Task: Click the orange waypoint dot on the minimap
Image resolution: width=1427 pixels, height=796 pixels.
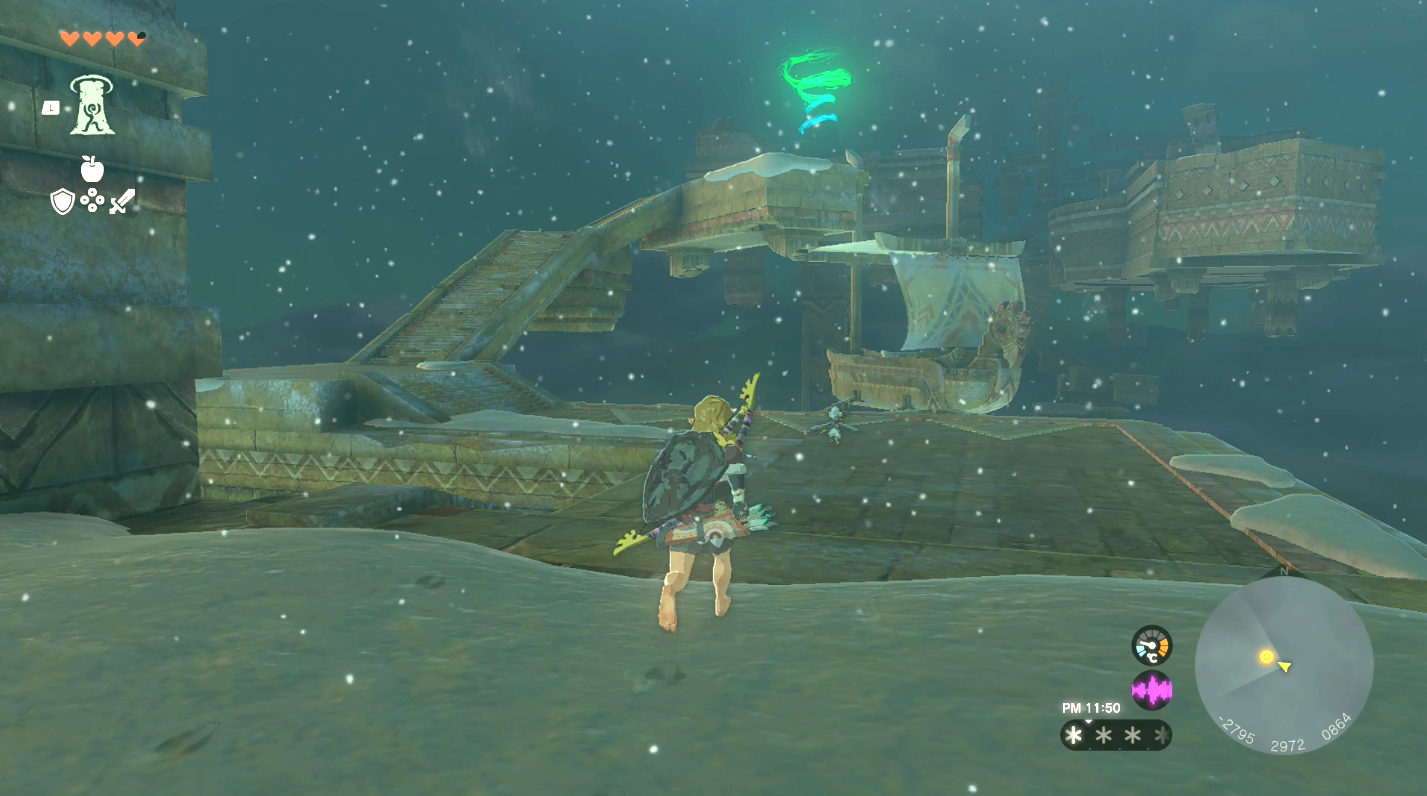Action: (1266, 656)
